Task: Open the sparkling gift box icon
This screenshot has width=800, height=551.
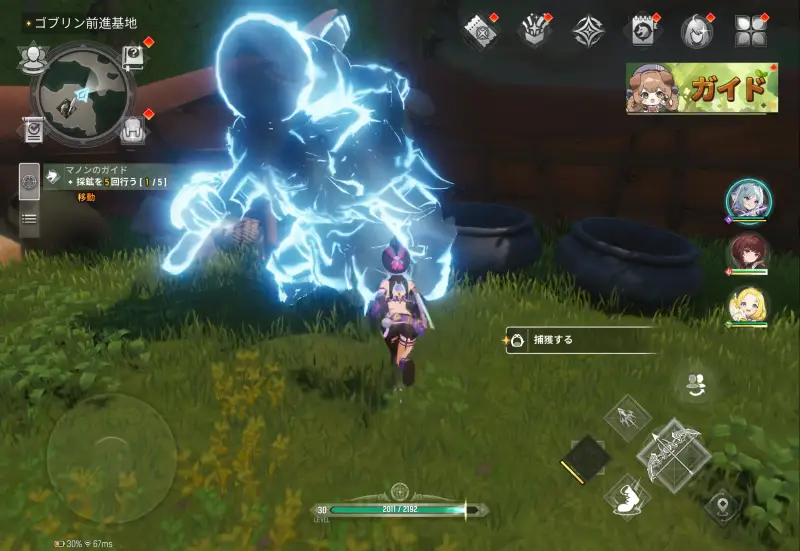Action: (533, 30)
